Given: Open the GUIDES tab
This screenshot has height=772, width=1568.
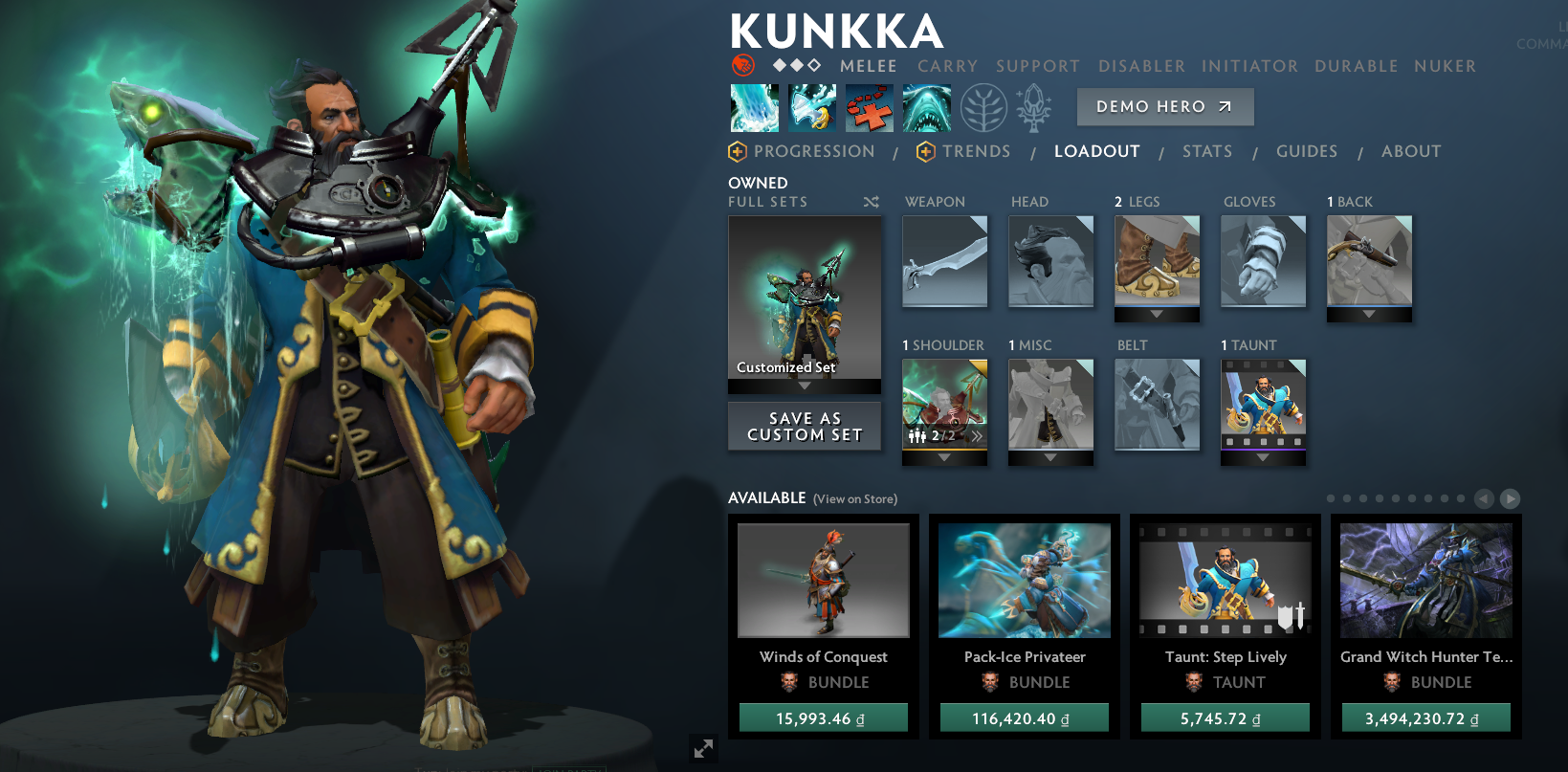Looking at the screenshot, I should pos(1307,151).
